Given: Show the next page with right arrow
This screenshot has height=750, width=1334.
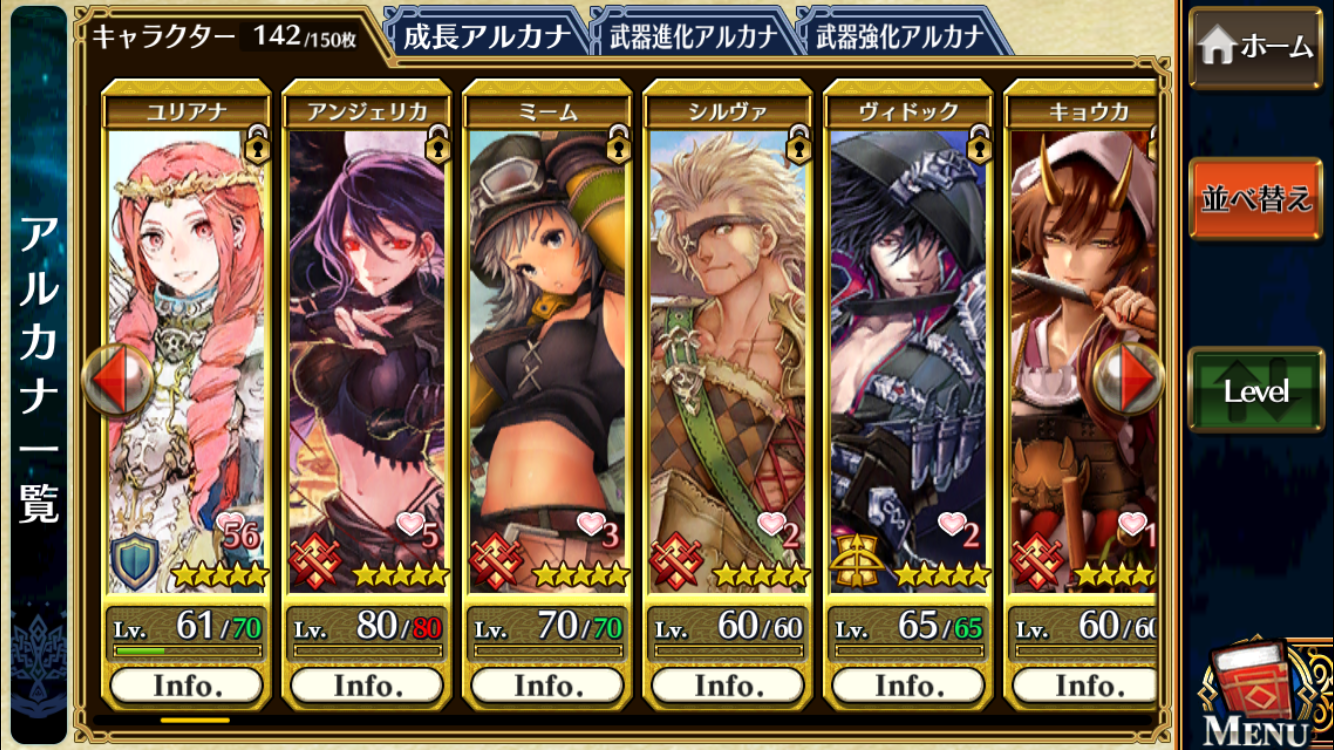Looking at the screenshot, I should pos(1128,379).
